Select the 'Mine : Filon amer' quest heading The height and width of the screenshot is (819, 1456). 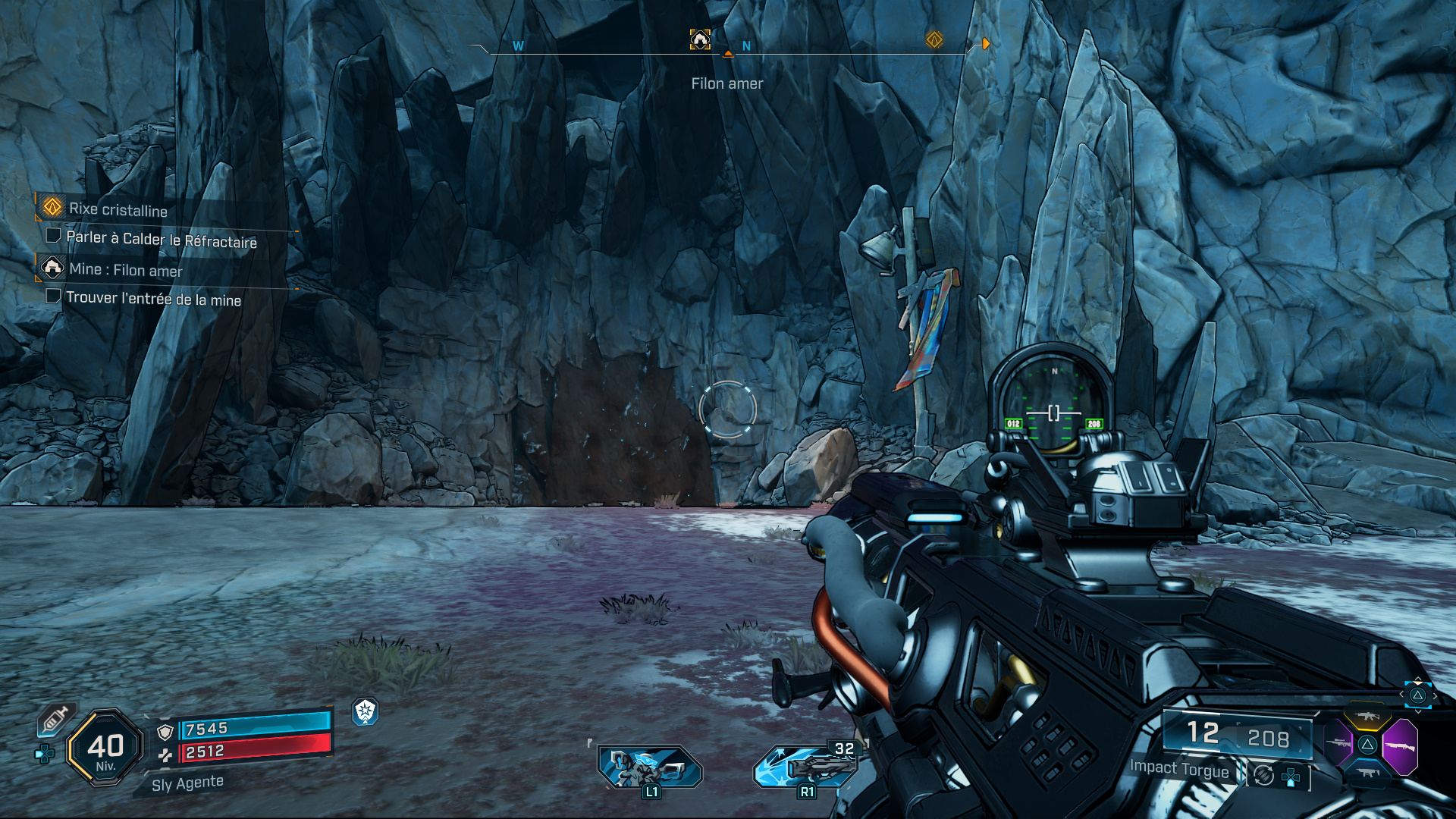click(x=126, y=269)
